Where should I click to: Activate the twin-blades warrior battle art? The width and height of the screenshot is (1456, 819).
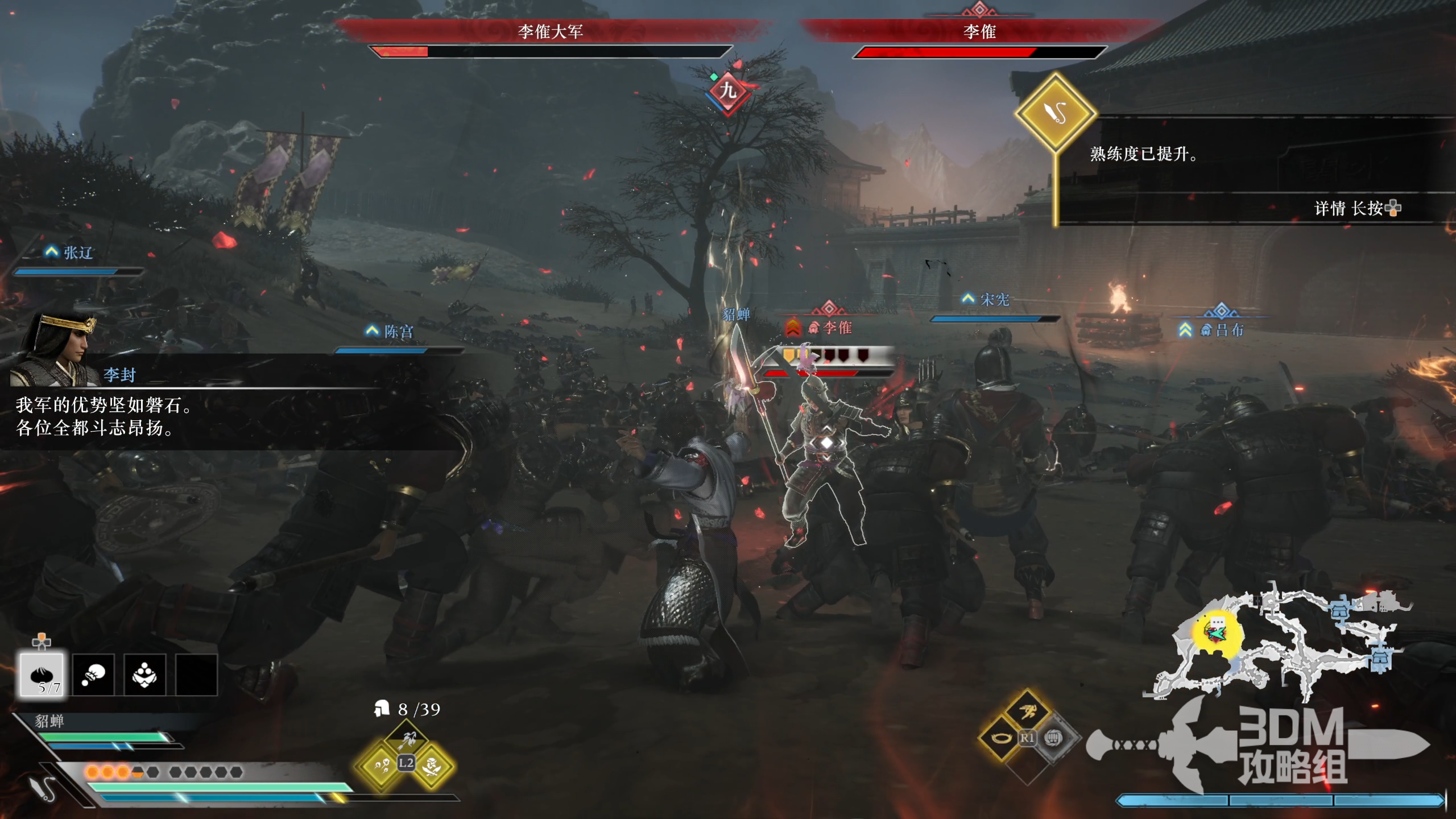pos(432,766)
